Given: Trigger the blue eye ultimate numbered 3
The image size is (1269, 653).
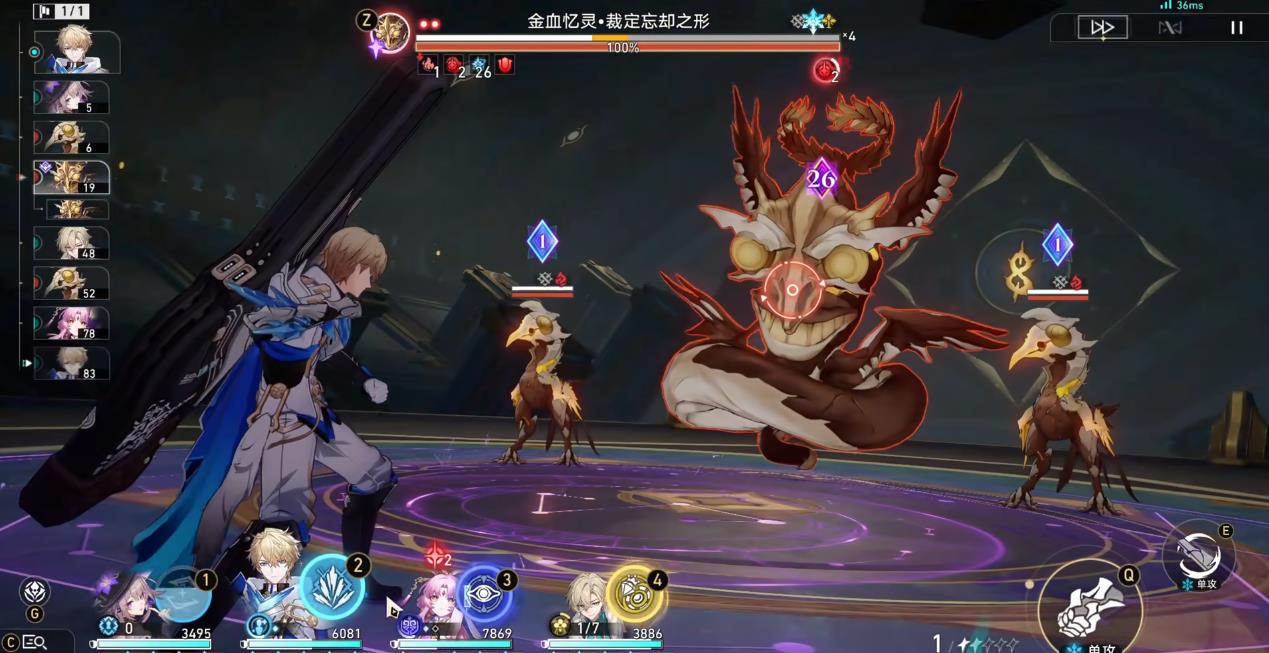Looking at the screenshot, I should [x=485, y=595].
